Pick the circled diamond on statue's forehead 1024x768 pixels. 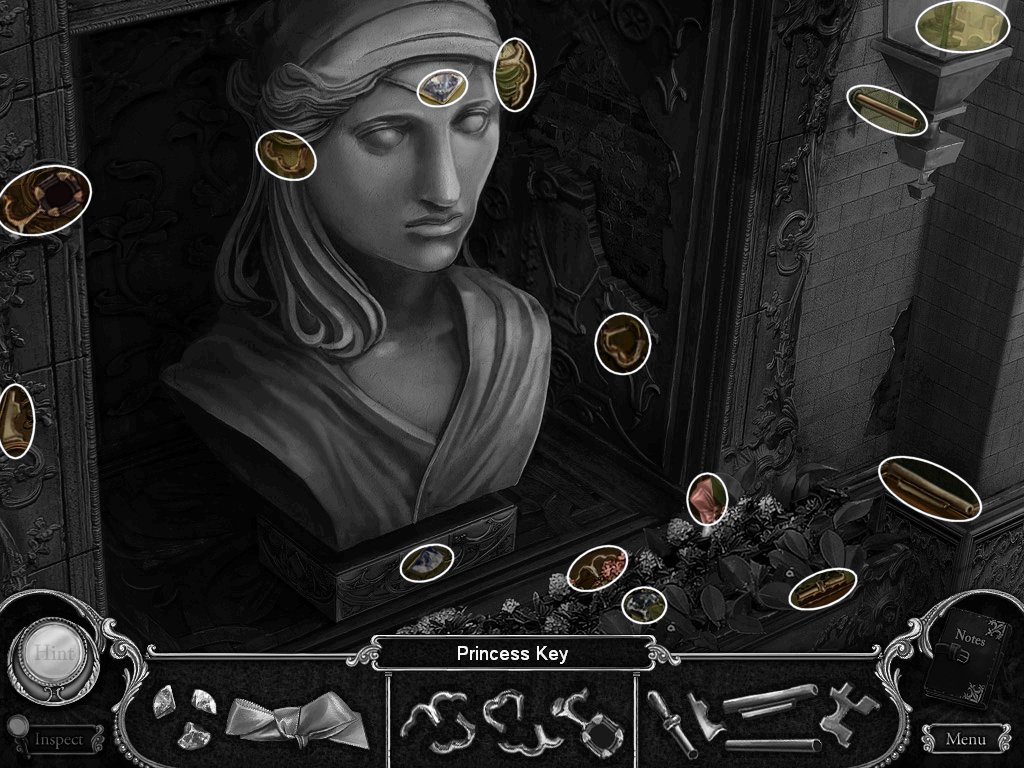pos(440,88)
